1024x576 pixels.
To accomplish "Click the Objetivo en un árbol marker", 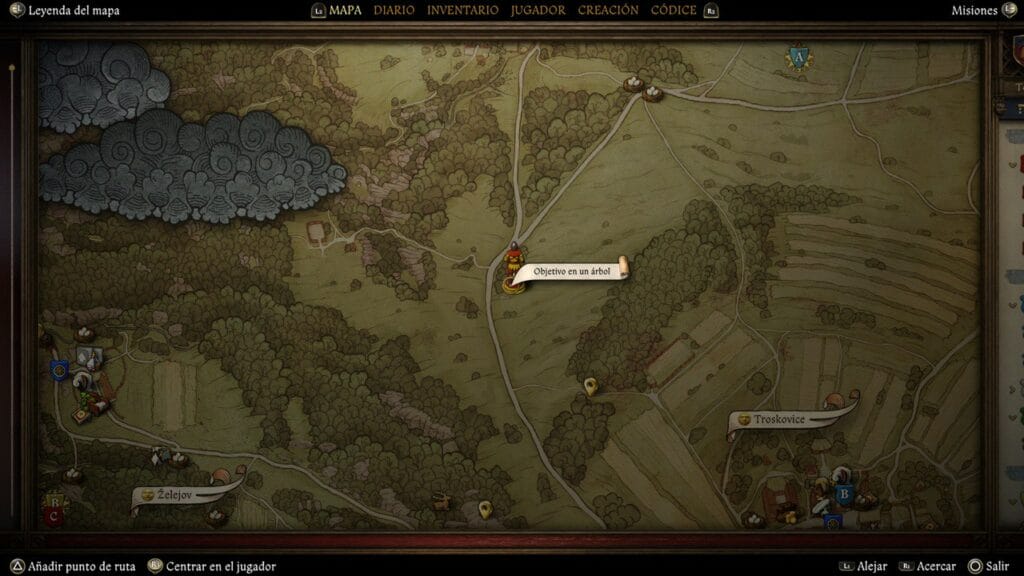I will 513,270.
